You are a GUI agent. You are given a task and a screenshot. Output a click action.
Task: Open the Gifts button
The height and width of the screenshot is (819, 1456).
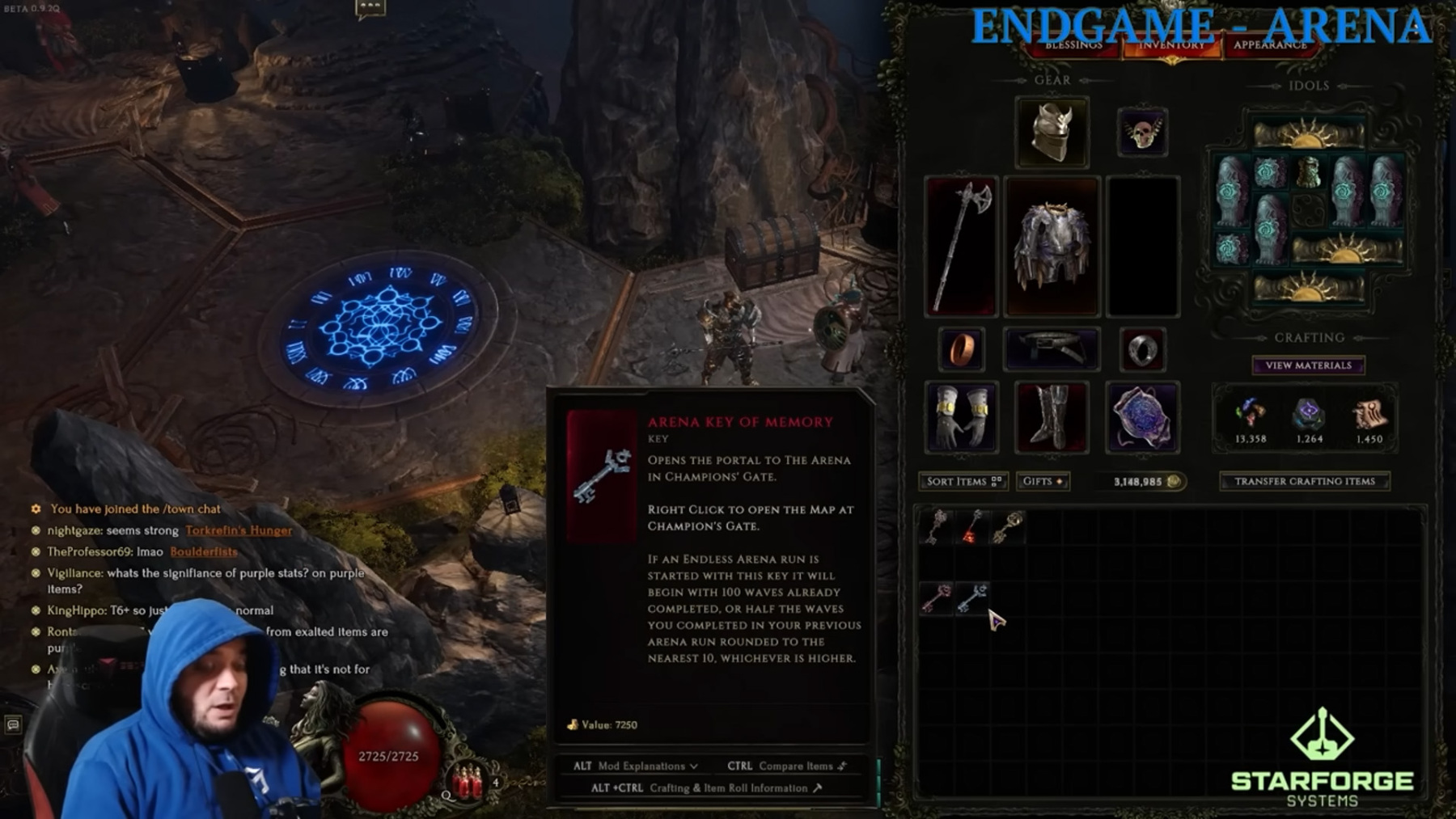pyautogui.click(x=1043, y=481)
